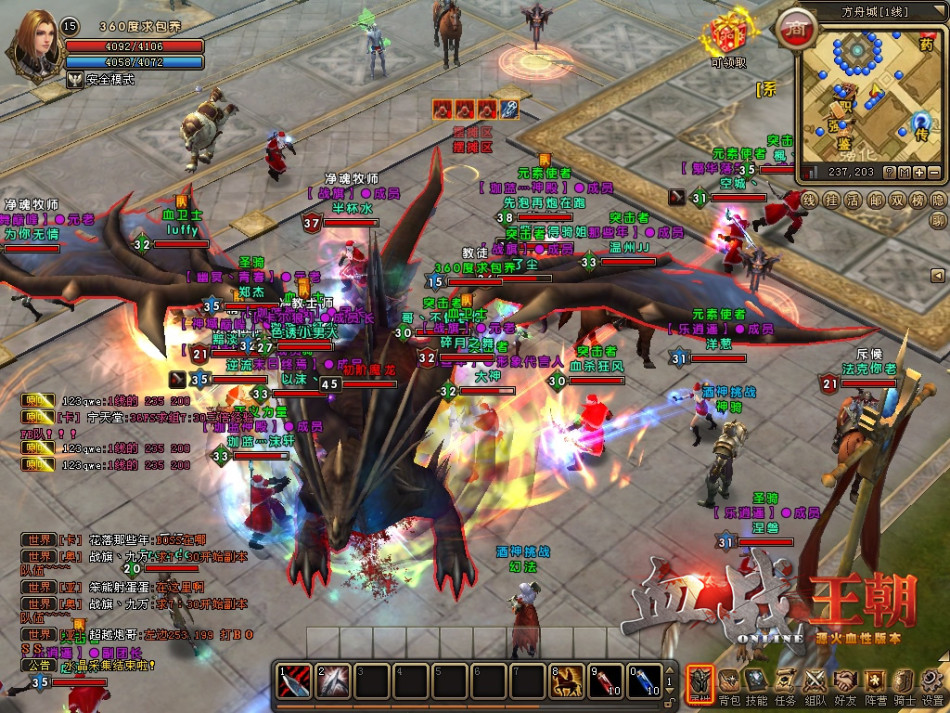
Task: Open the 任务 quest log
Action: tap(787, 682)
